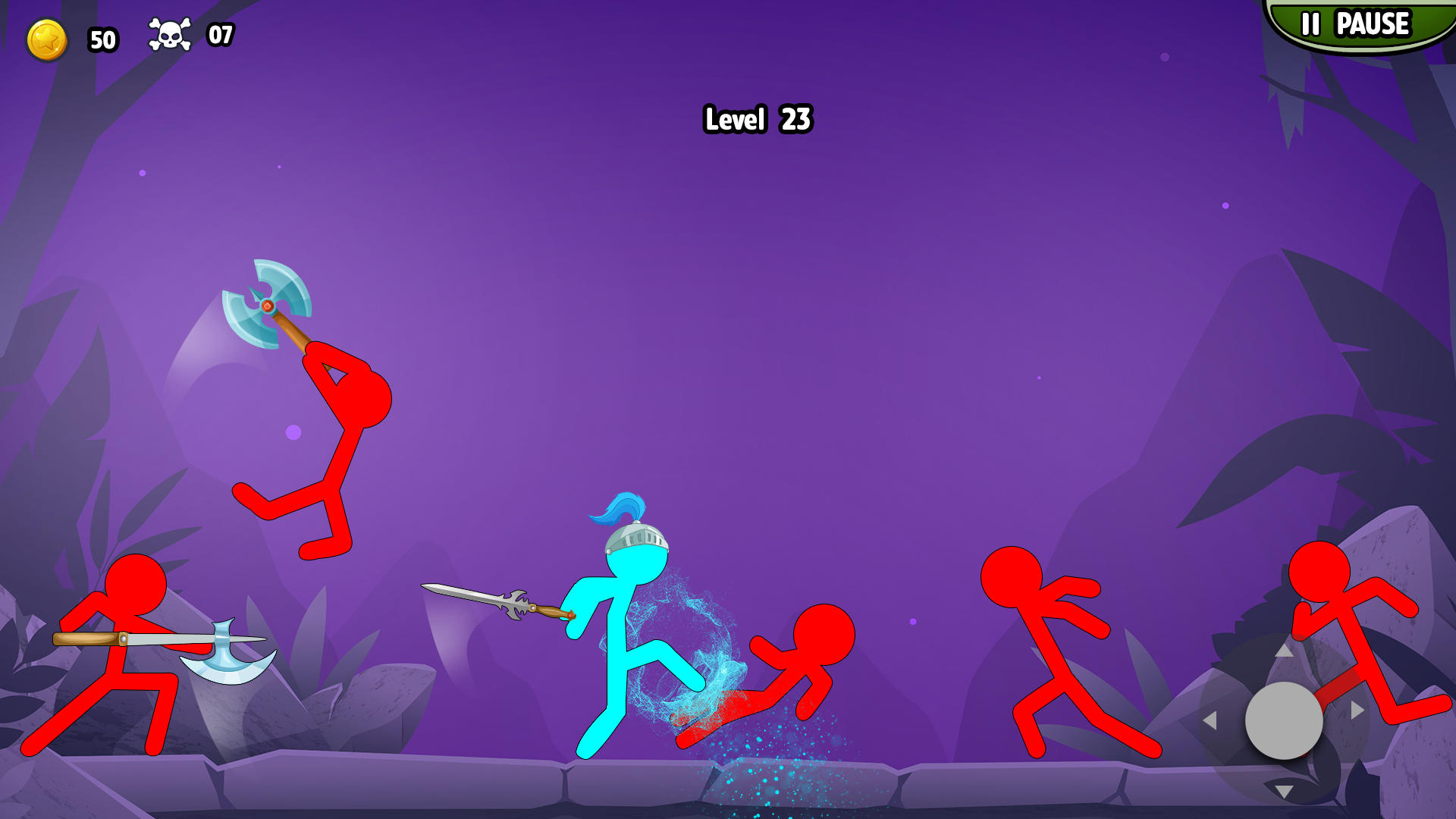The image size is (1456, 819).
Task: Click the coin counter showing 50
Action: [x=102, y=39]
